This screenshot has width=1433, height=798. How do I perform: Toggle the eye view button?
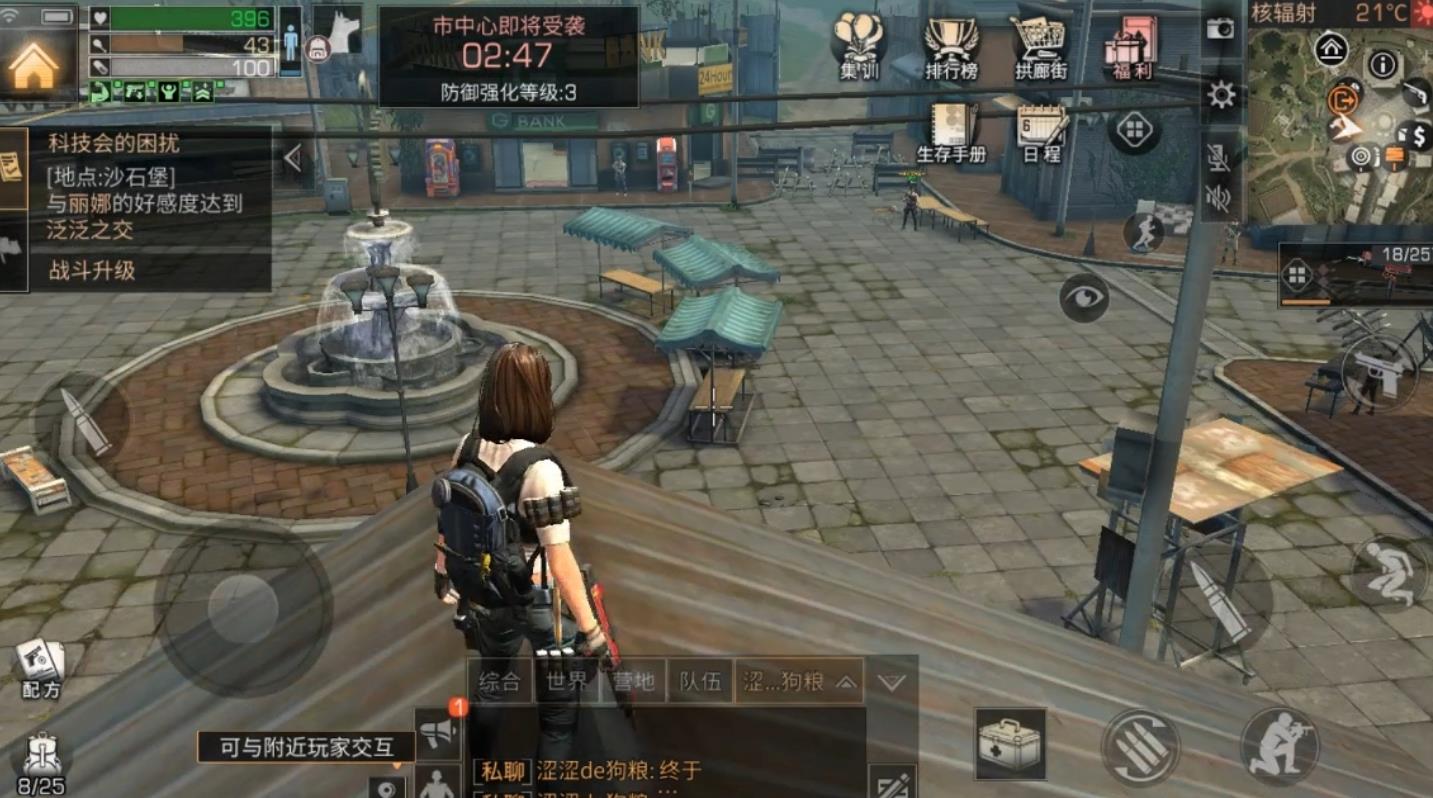1084,297
